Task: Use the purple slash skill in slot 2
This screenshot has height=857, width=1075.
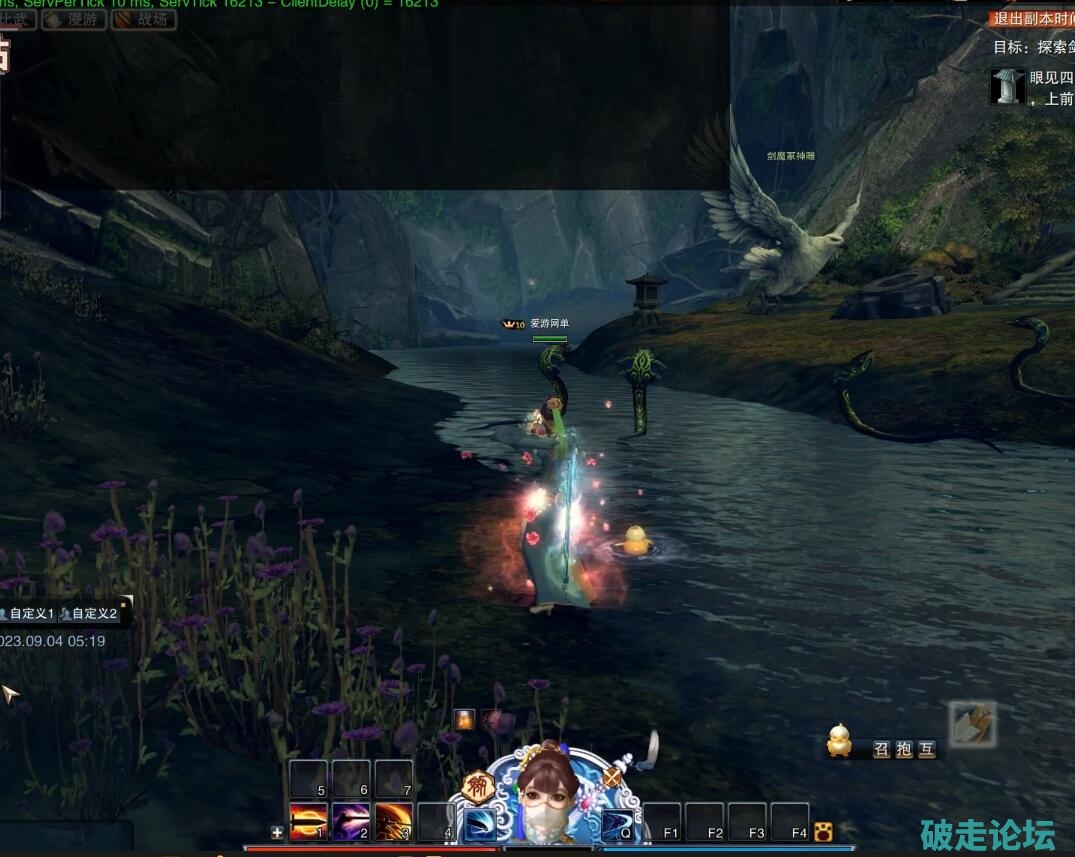Action: (x=351, y=821)
